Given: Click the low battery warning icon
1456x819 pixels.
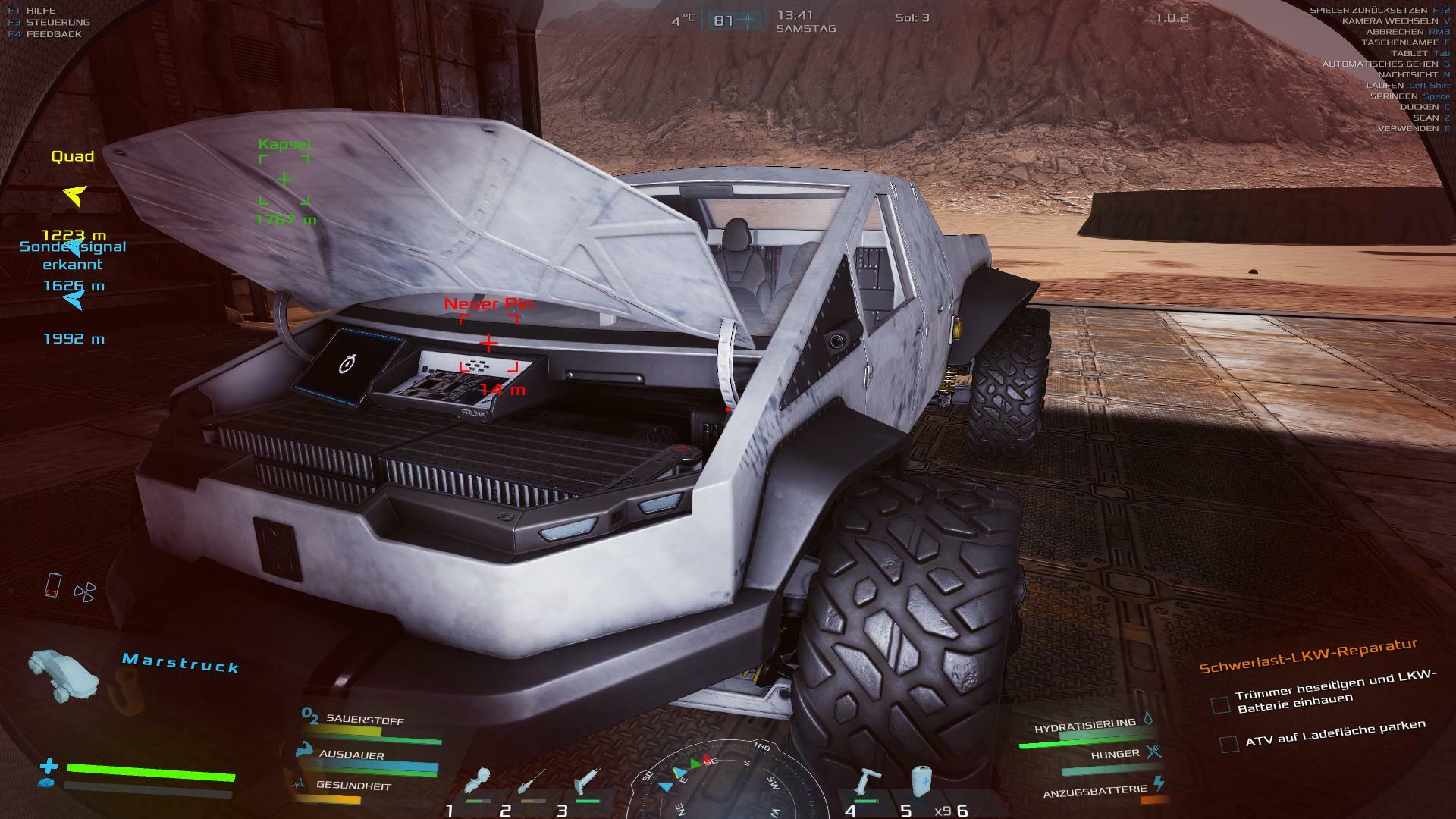Looking at the screenshot, I should coord(52,585).
